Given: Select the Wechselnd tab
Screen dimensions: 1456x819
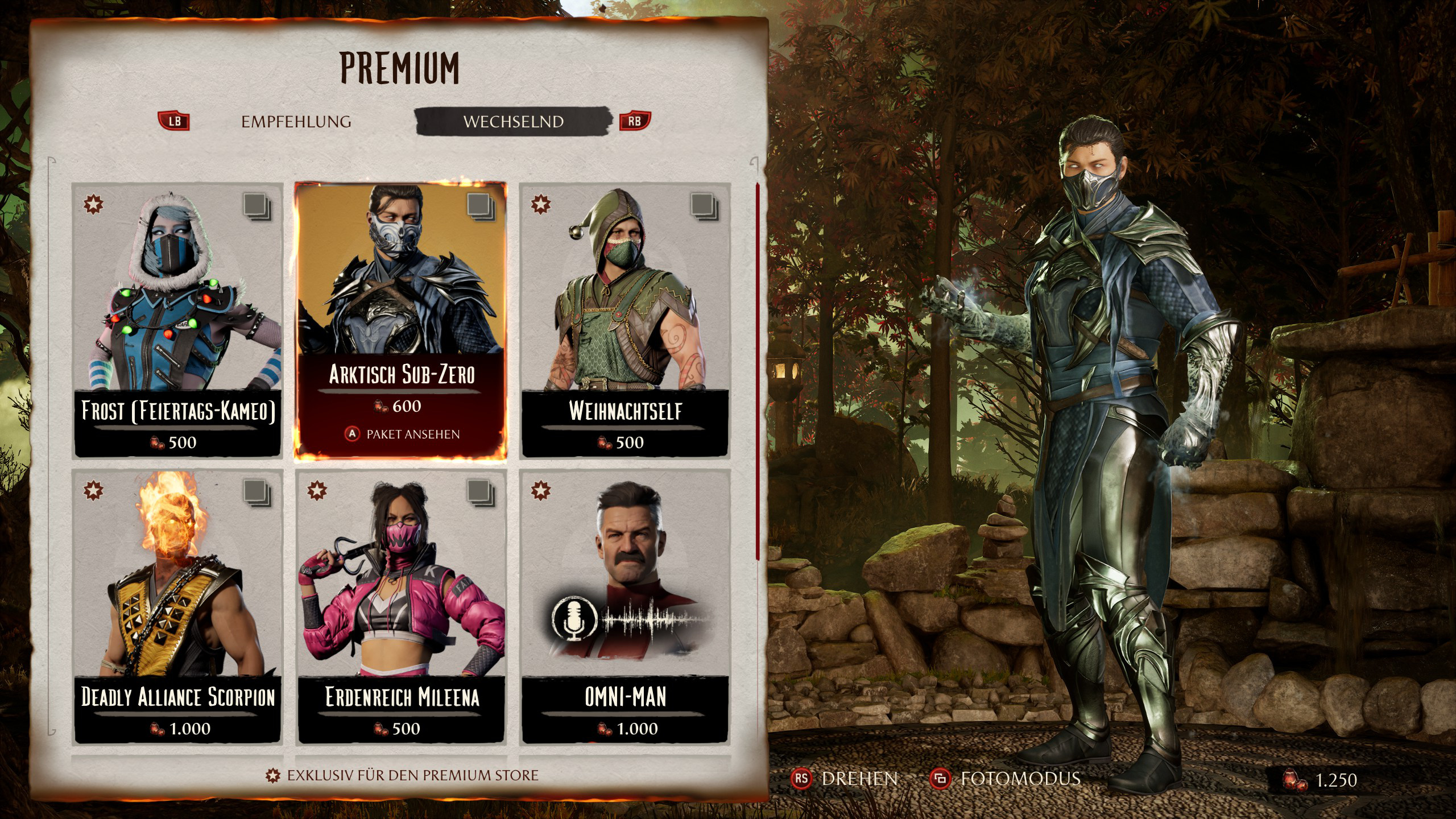Looking at the screenshot, I should point(513,122).
